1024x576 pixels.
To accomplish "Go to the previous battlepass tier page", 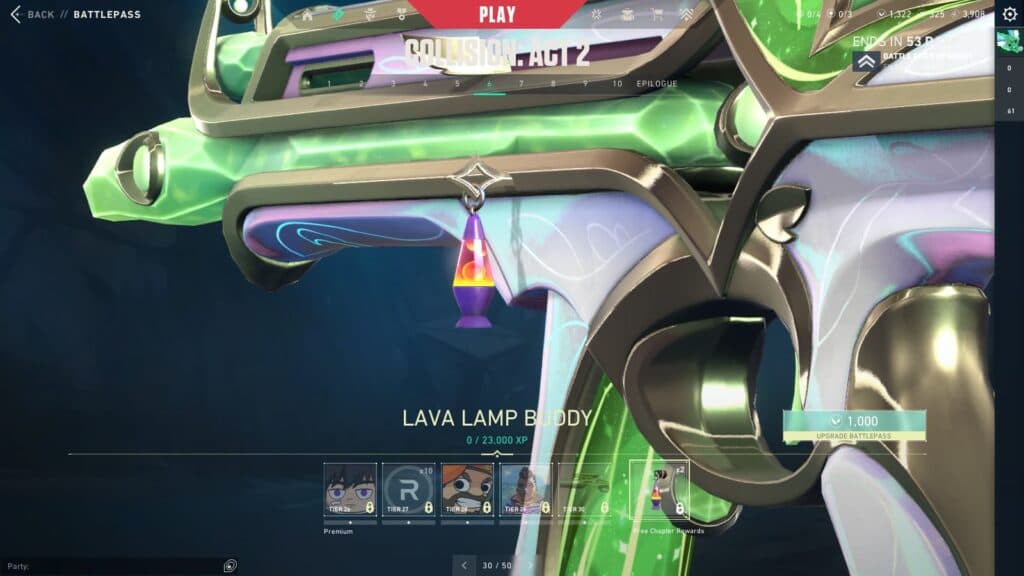I will pos(463,565).
